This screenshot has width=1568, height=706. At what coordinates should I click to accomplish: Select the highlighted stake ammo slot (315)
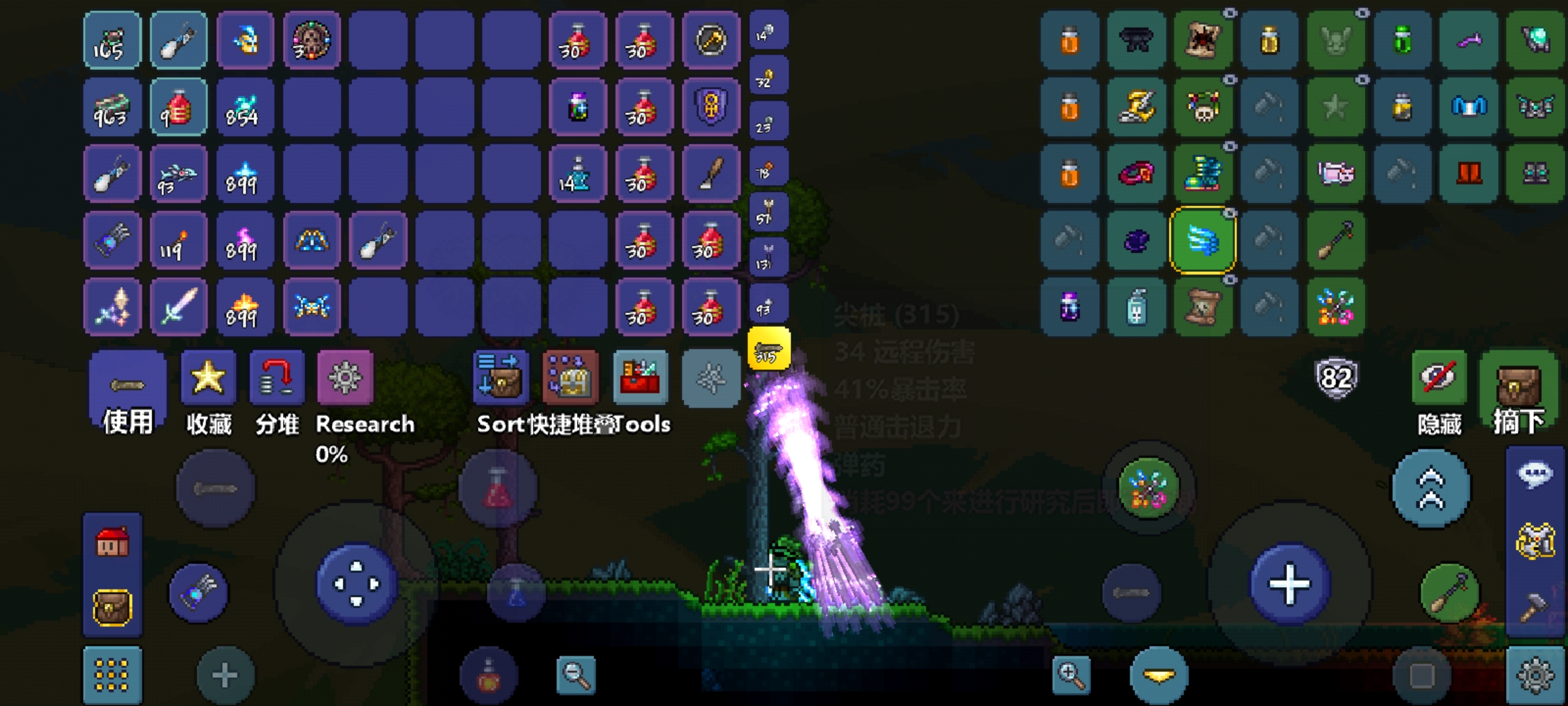[x=768, y=349]
